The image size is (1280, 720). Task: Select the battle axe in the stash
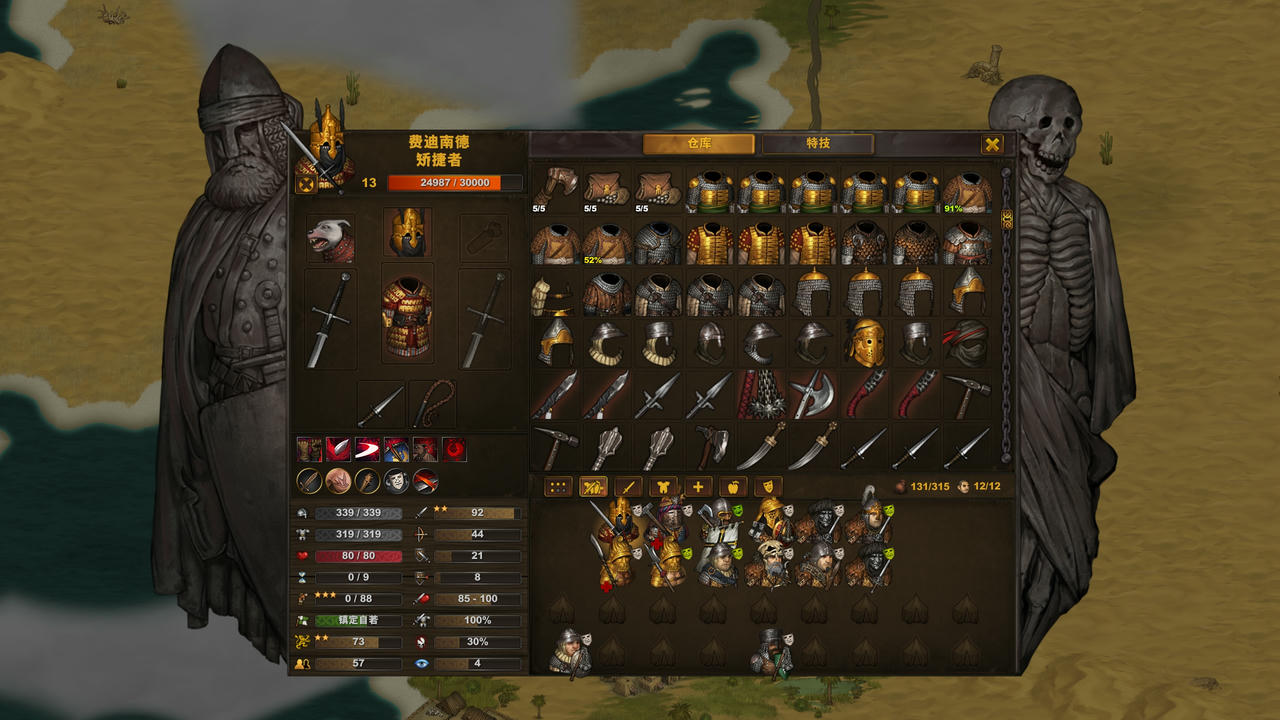[x=813, y=395]
